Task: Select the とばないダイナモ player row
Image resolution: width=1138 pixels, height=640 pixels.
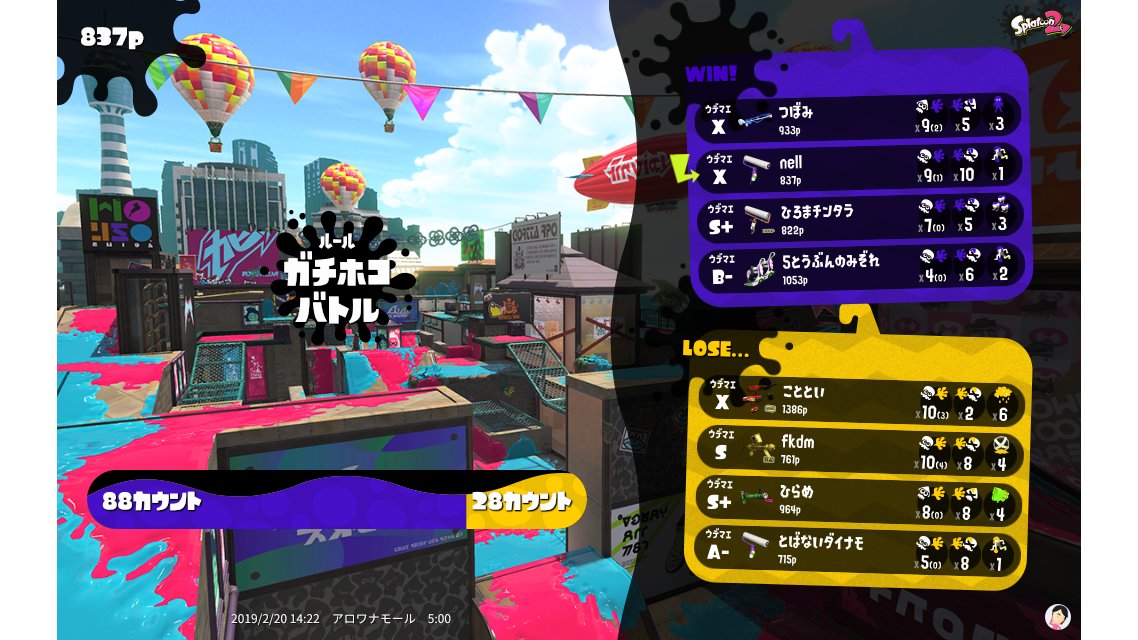Action: (860, 552)
